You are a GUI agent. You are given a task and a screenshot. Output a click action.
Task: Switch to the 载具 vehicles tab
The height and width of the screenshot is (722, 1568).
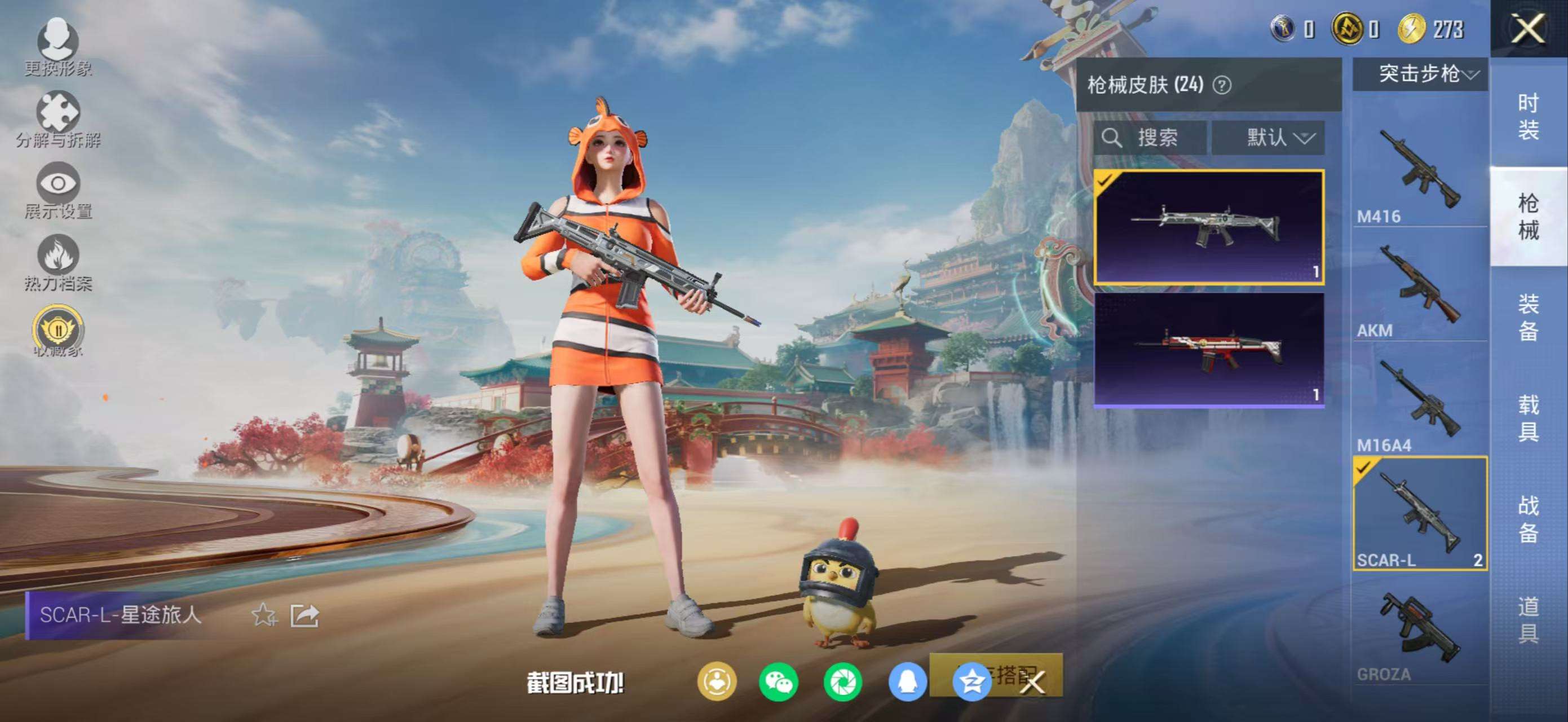tap(1528, 417)
